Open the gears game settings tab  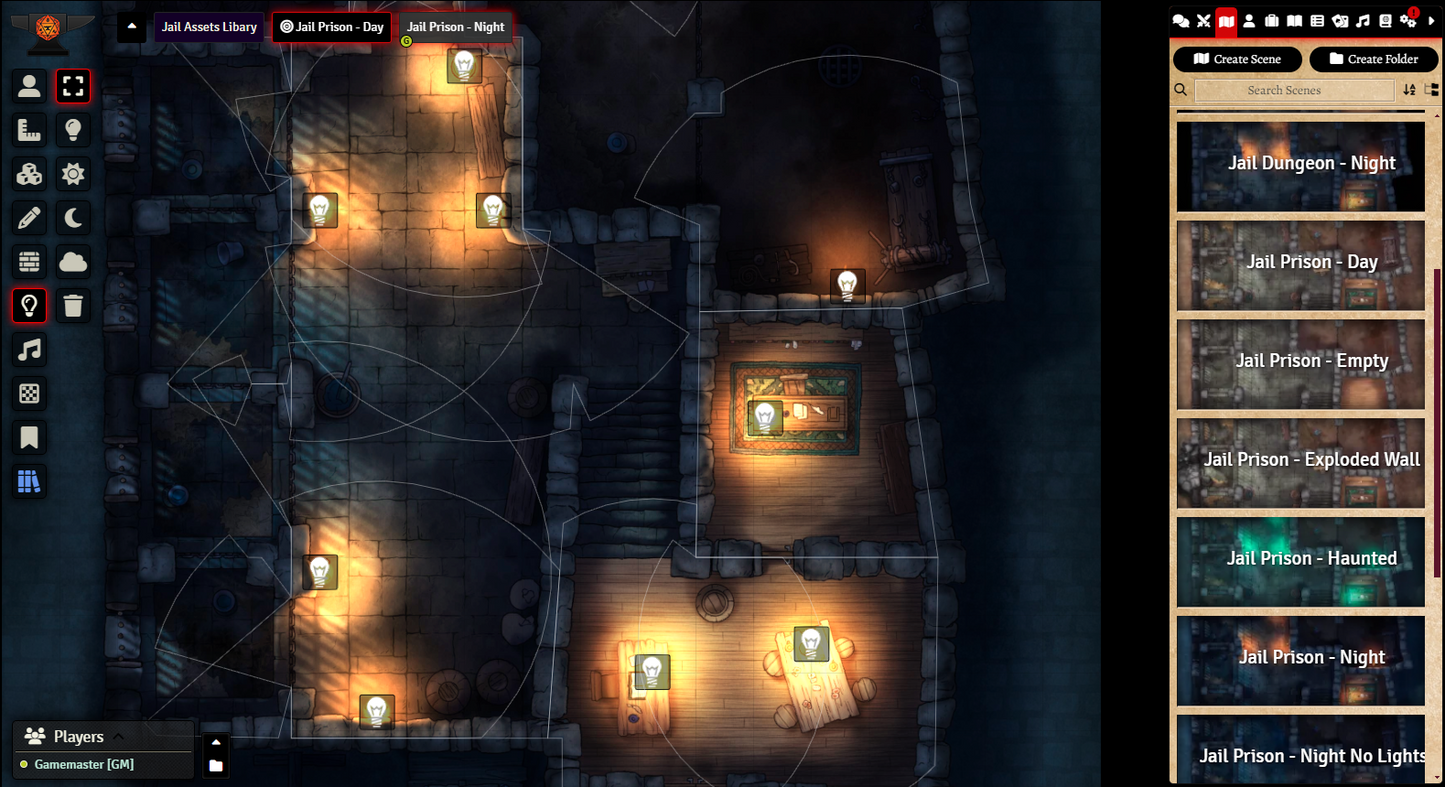[x=1408, y=21]
